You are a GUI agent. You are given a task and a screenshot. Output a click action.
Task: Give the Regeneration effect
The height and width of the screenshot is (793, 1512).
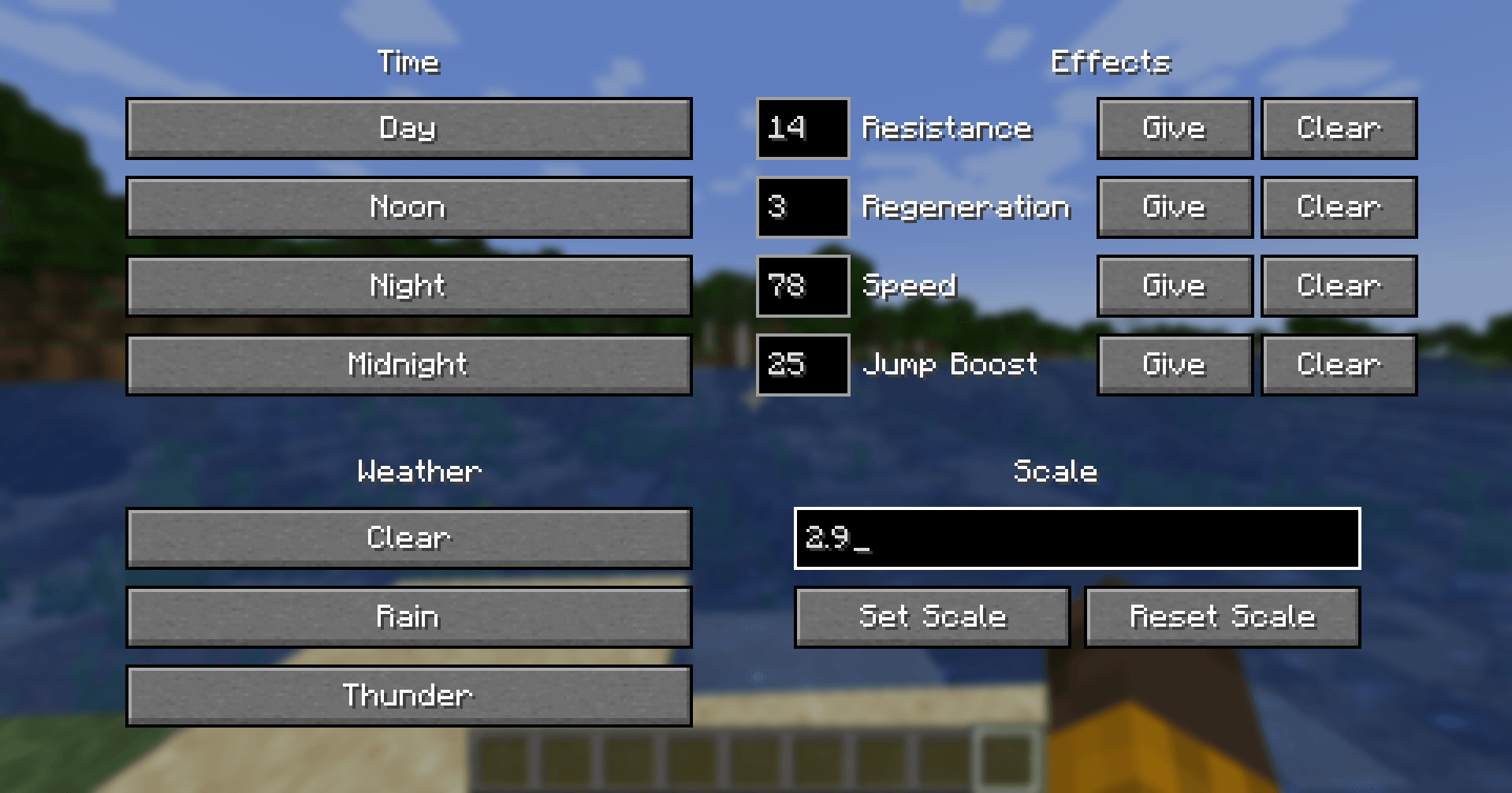coord(1174,207)
